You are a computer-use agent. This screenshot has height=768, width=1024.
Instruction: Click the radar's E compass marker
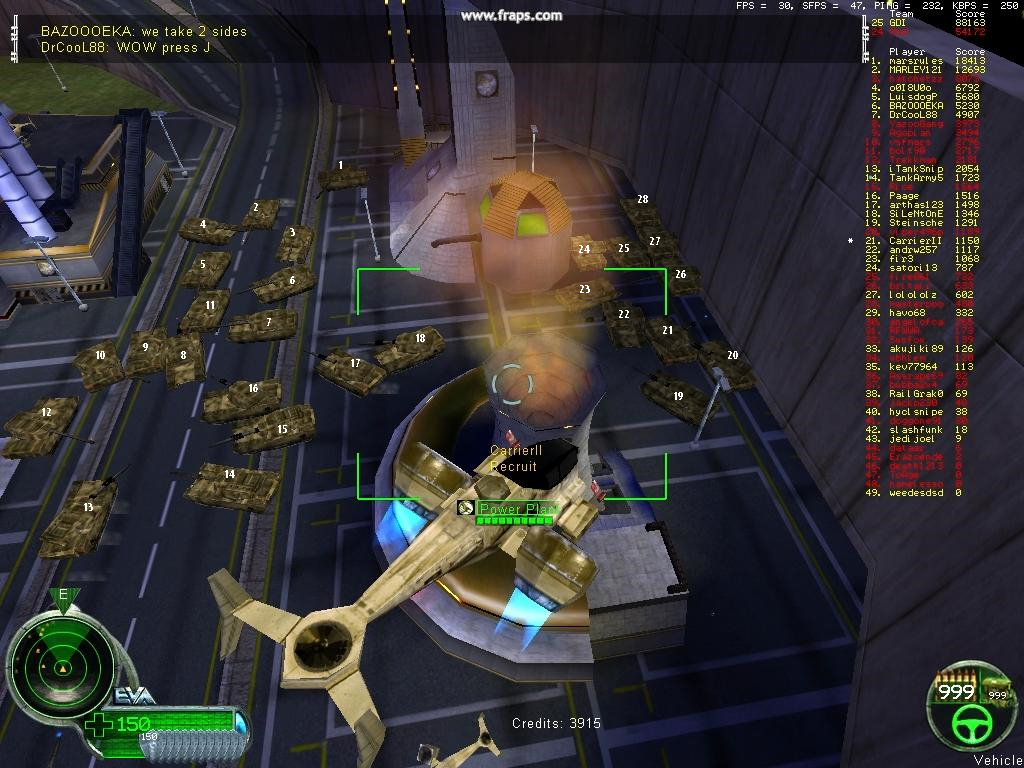pos(63,597)
